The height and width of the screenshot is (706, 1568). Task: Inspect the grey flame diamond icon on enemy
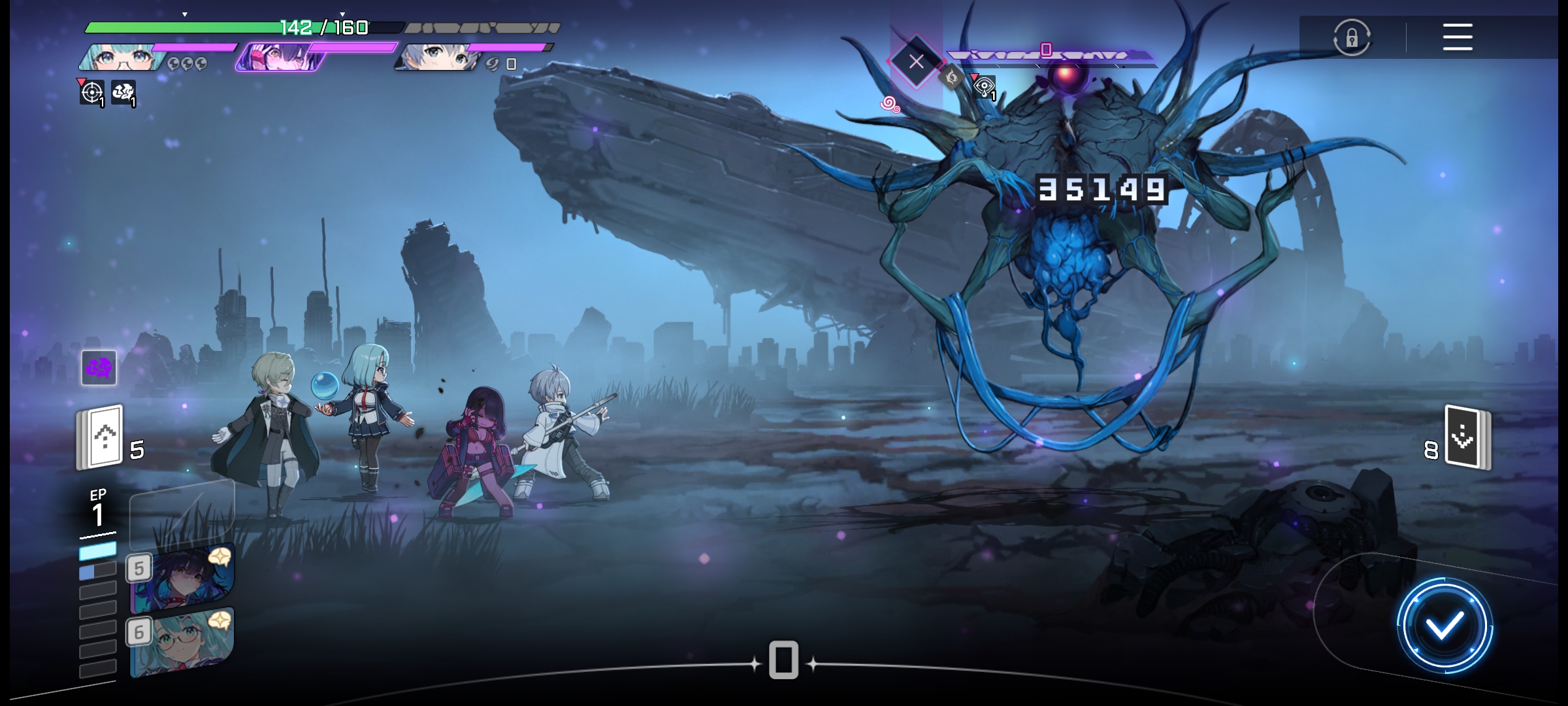pyautogui.click(x=952, y=78)
